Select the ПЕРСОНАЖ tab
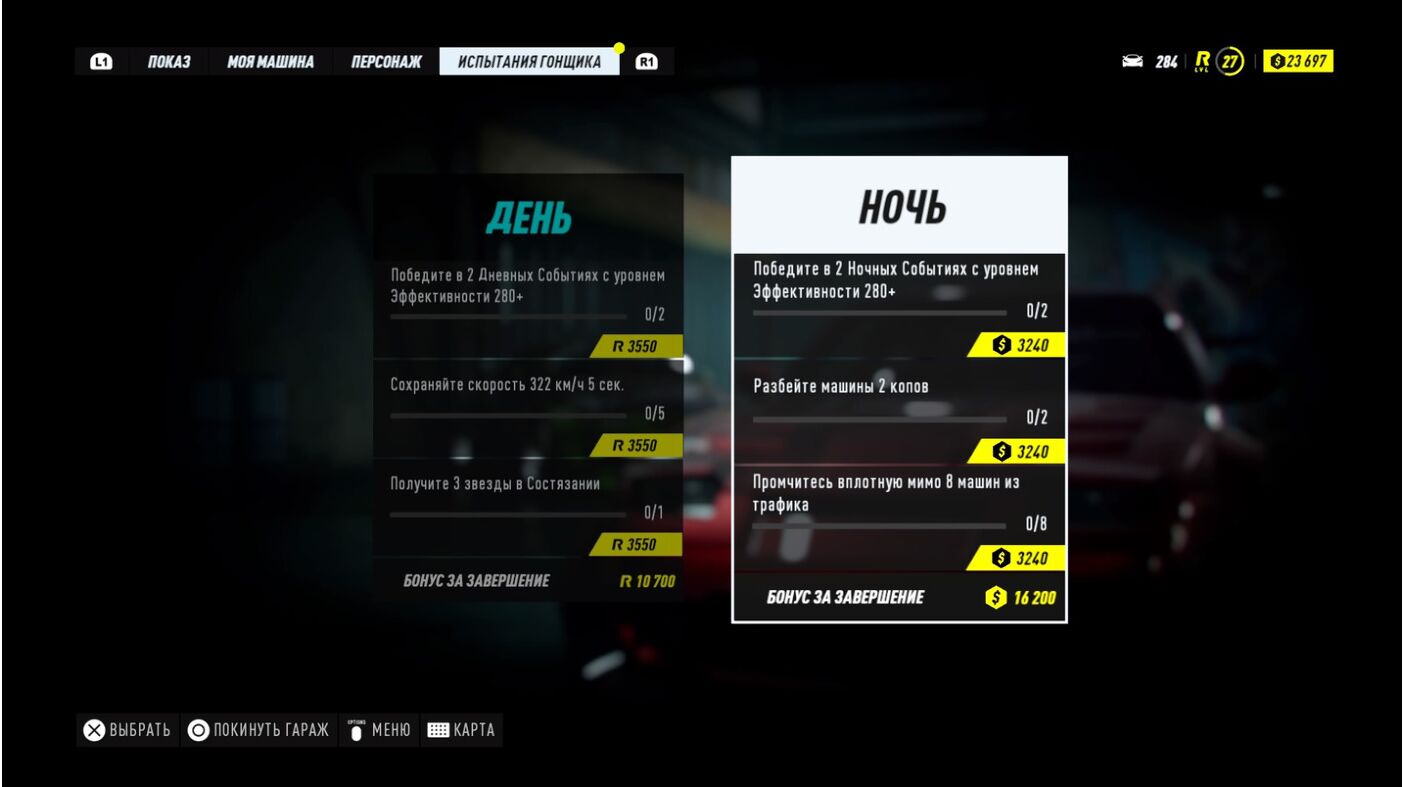The width and height of the screenshot is (1404, 787). click(386, 62)
